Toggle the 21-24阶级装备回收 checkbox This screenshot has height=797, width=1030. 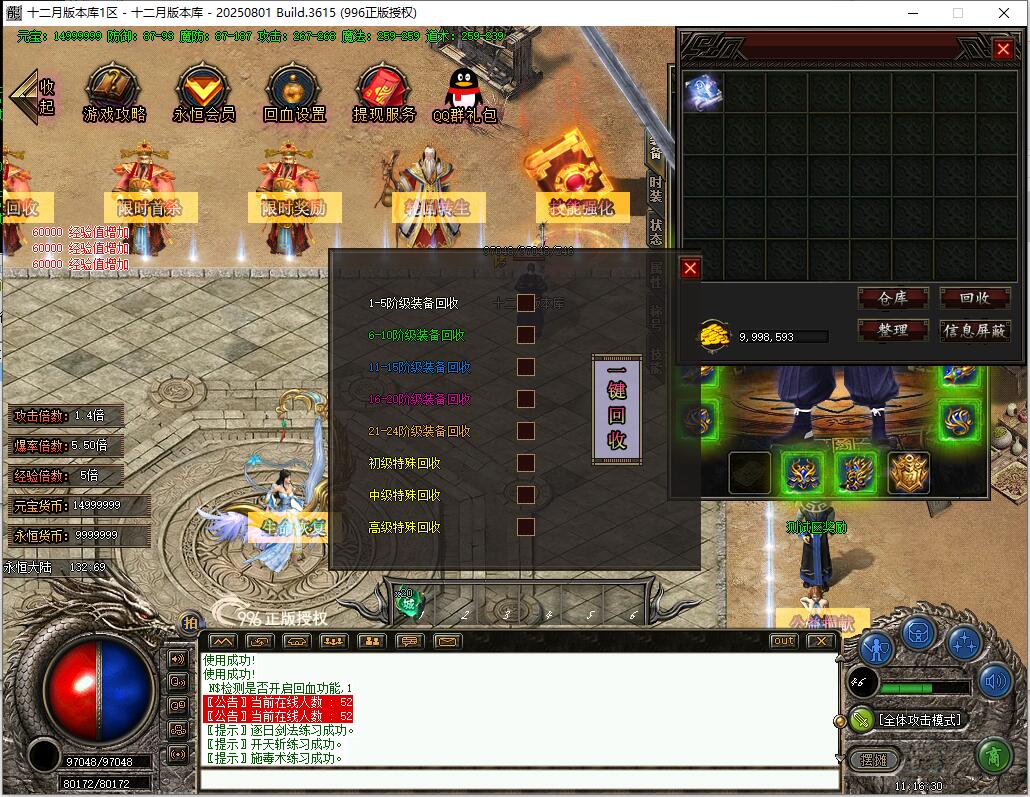[525, 431]
